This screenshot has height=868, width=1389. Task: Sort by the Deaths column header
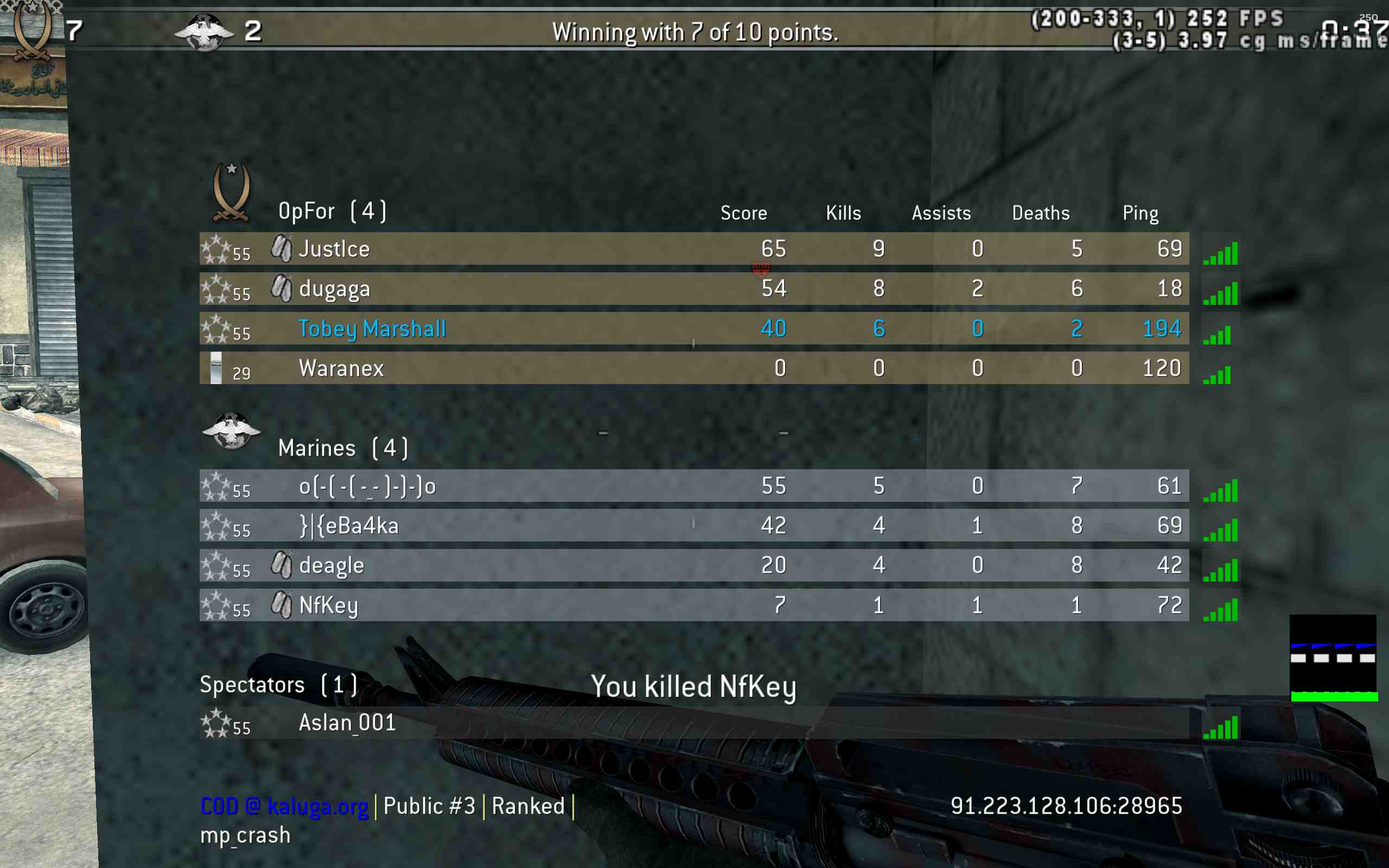[x=1041, y=213]
